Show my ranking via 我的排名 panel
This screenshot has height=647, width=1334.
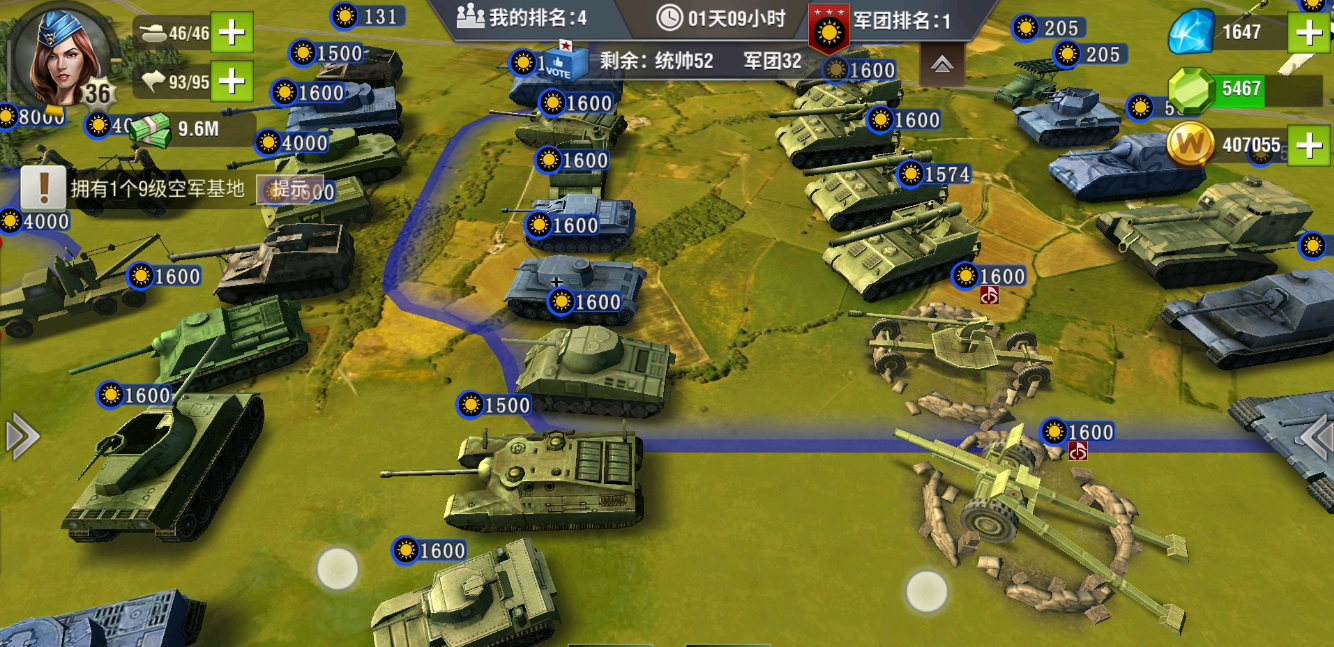point(521,17)
